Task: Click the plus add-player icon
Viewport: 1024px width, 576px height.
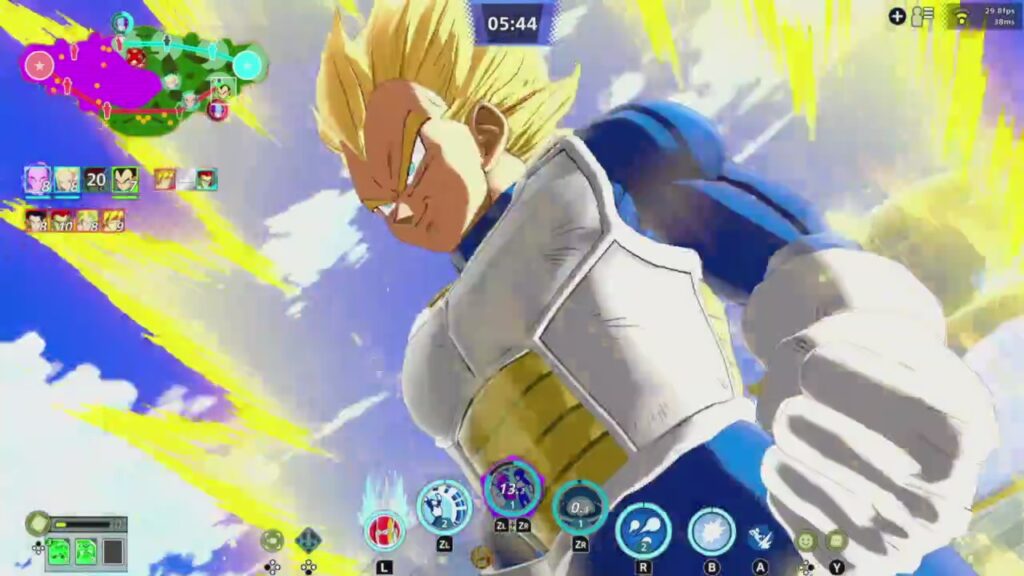Action: click(897, 16)
